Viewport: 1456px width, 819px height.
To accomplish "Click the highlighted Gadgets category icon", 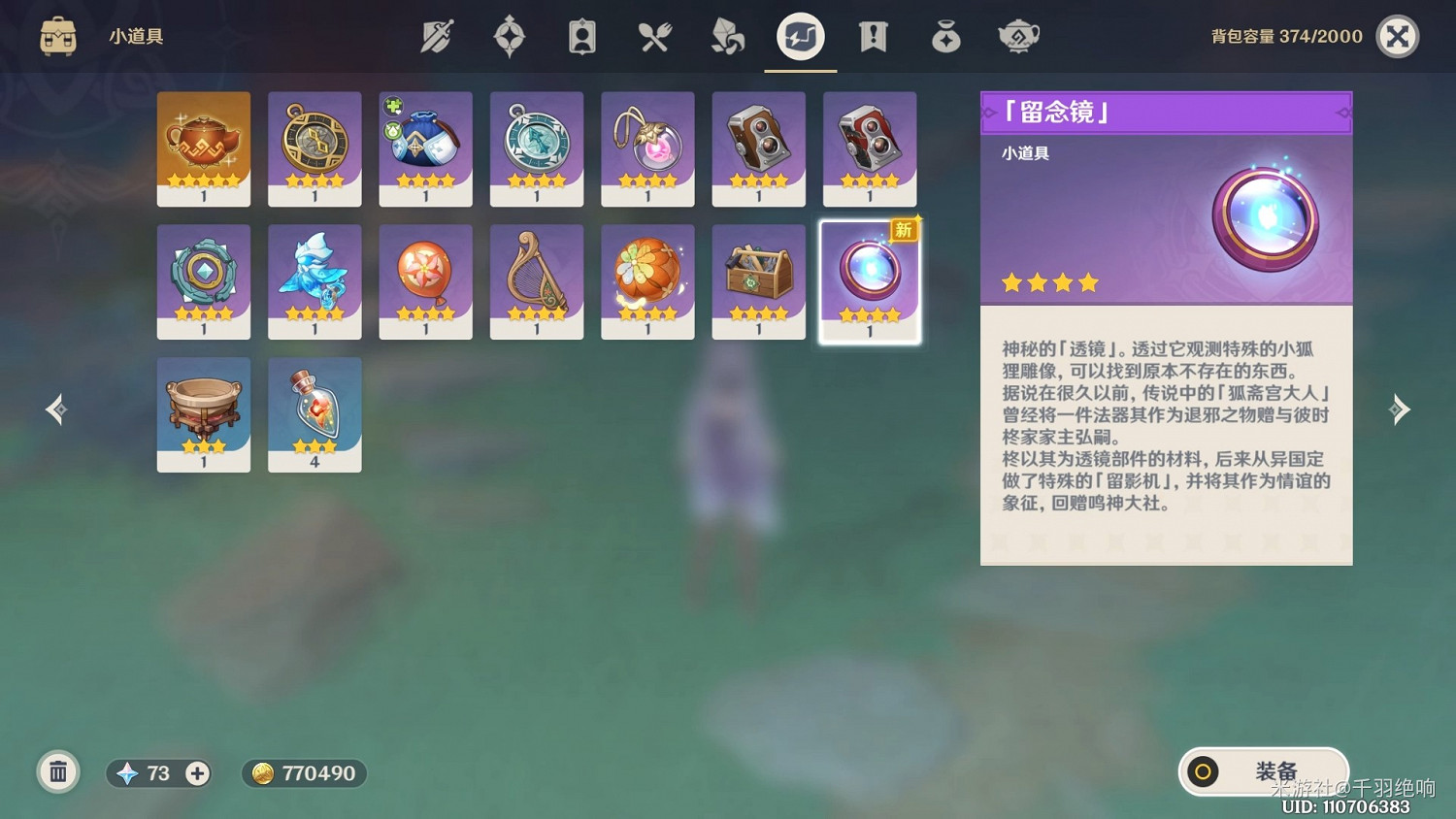I will [x=800, y=36].
